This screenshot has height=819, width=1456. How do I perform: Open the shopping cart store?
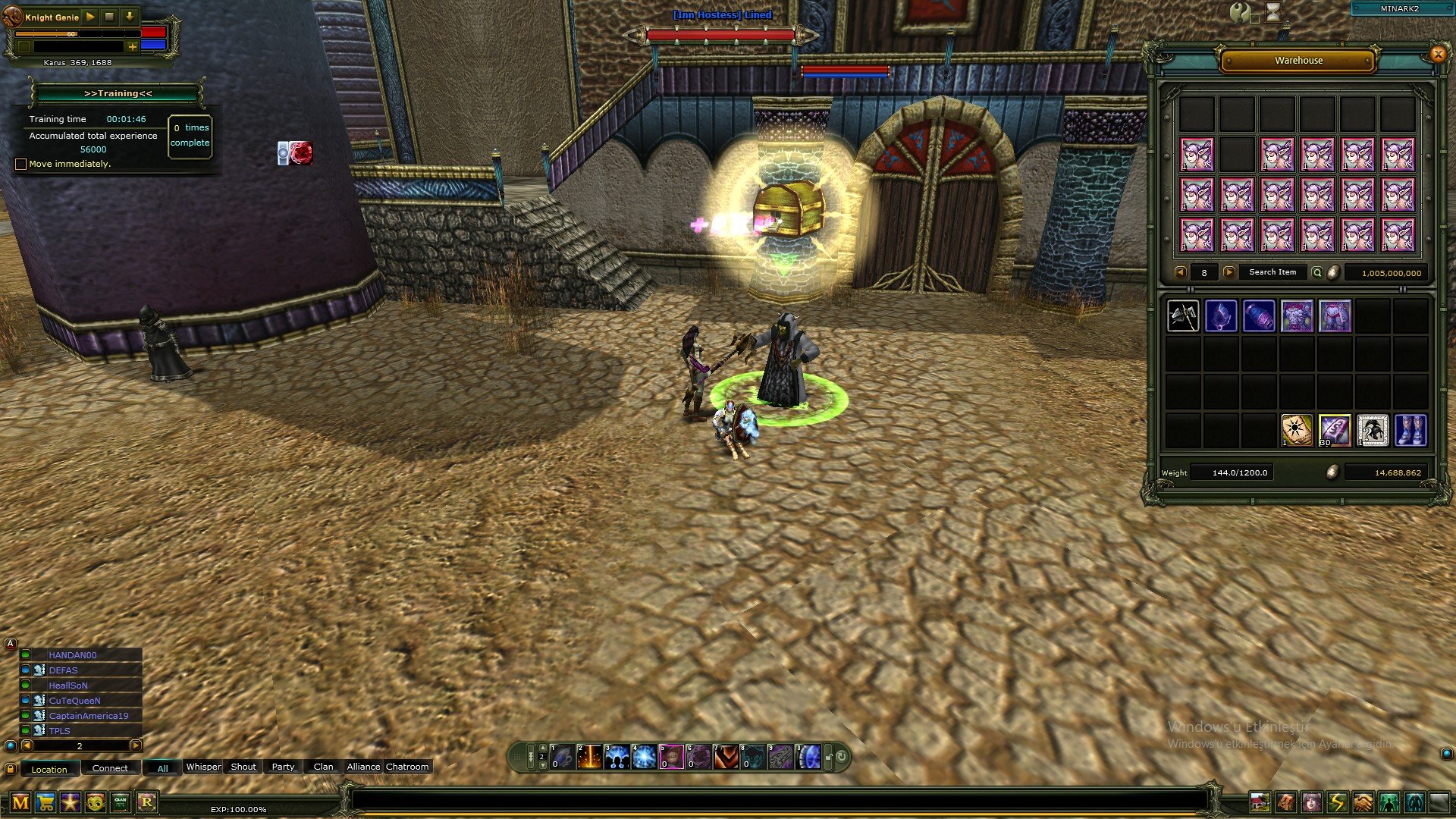[45, 802]
